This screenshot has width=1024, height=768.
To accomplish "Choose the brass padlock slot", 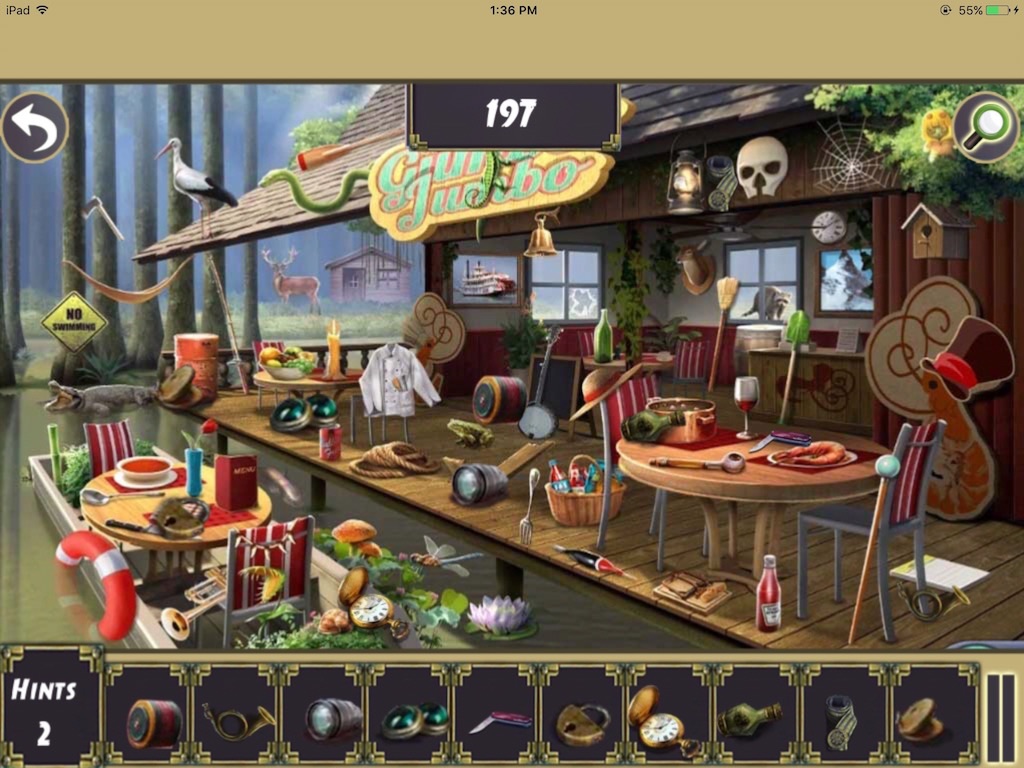I will 583,717.
